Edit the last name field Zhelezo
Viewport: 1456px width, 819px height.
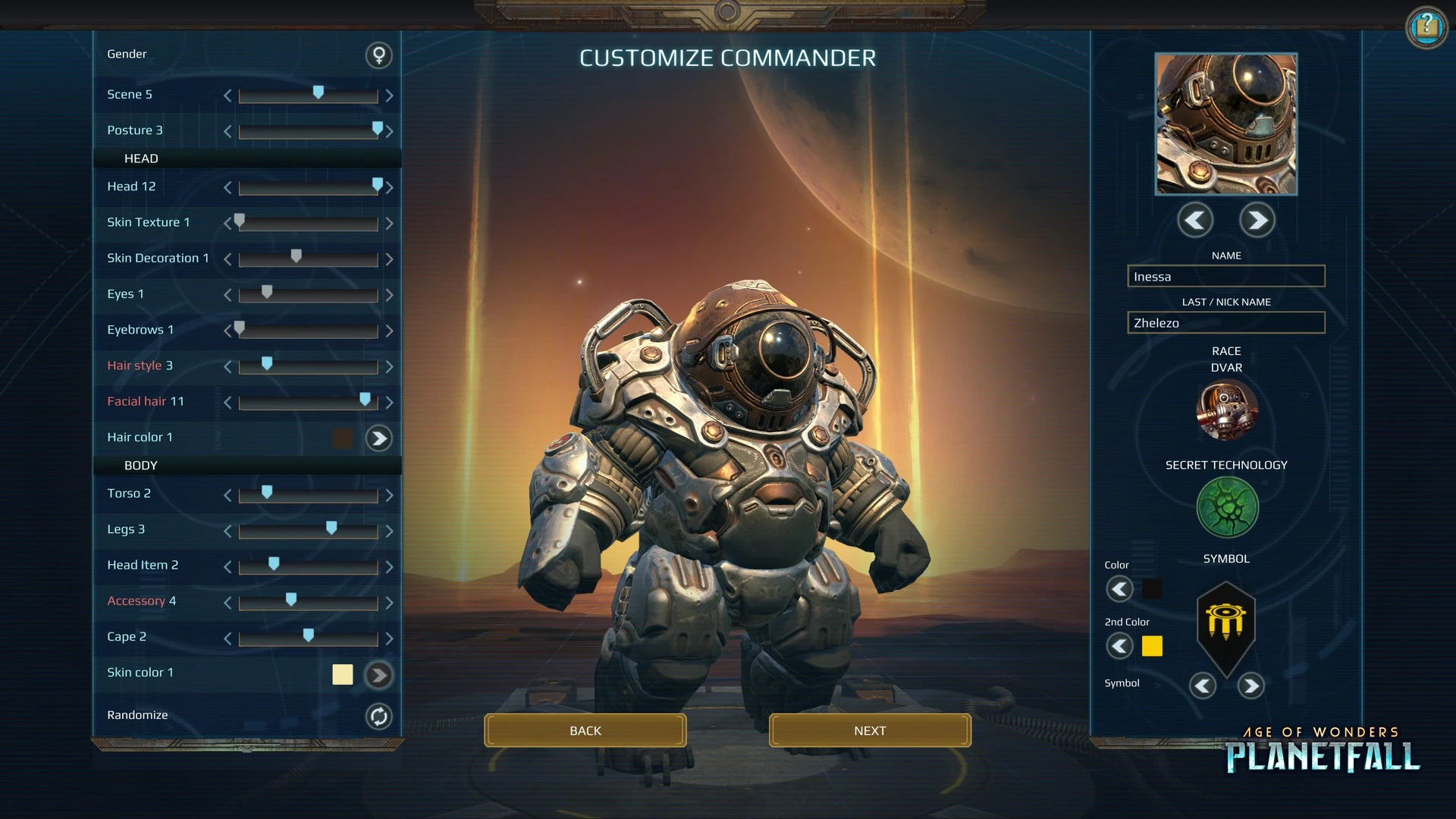[1225, 323]
